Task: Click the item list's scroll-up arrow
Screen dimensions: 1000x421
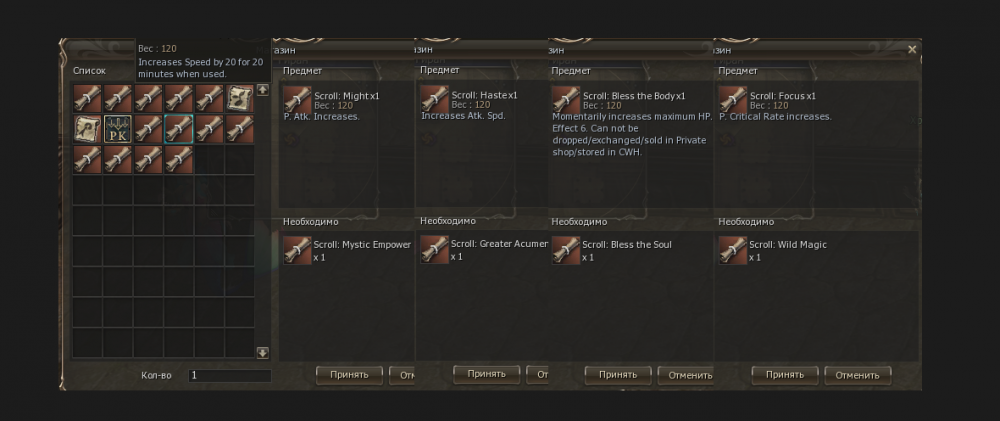Action: tap(263, 90)
